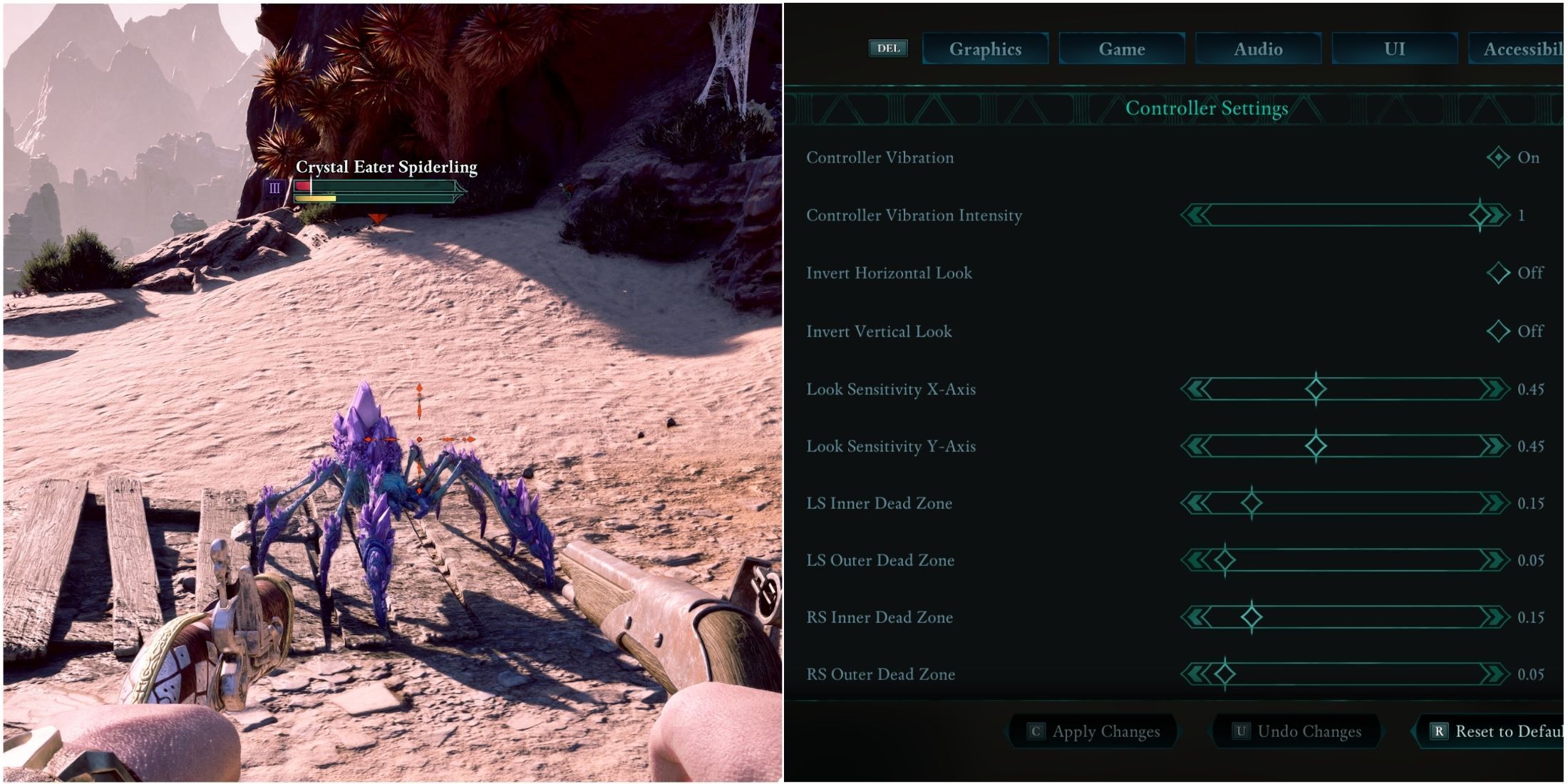Open the Game settings tab
The height and width of the screenshot is (784, 1568).
click(1121, 48)
